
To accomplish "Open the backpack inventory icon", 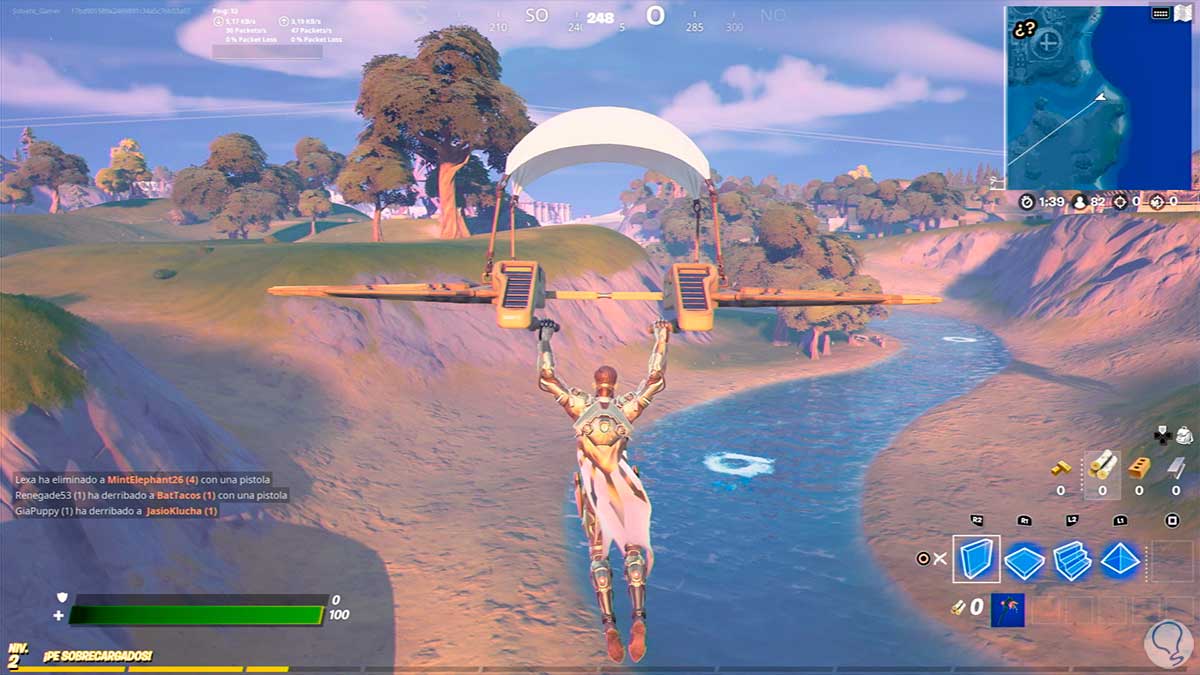I will 1183,435.
